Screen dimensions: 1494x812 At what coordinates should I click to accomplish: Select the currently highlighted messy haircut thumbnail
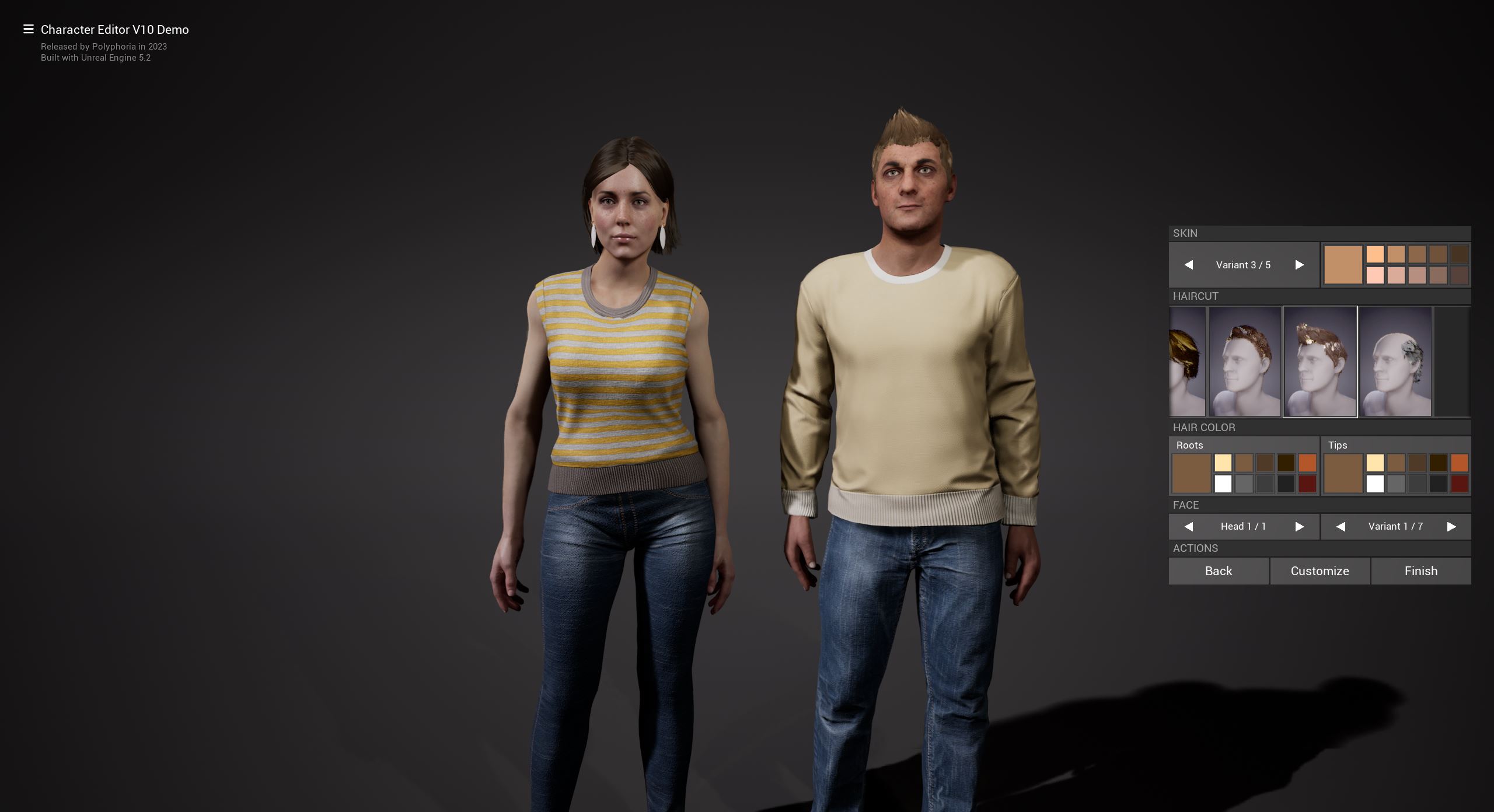coord(1320,362)
